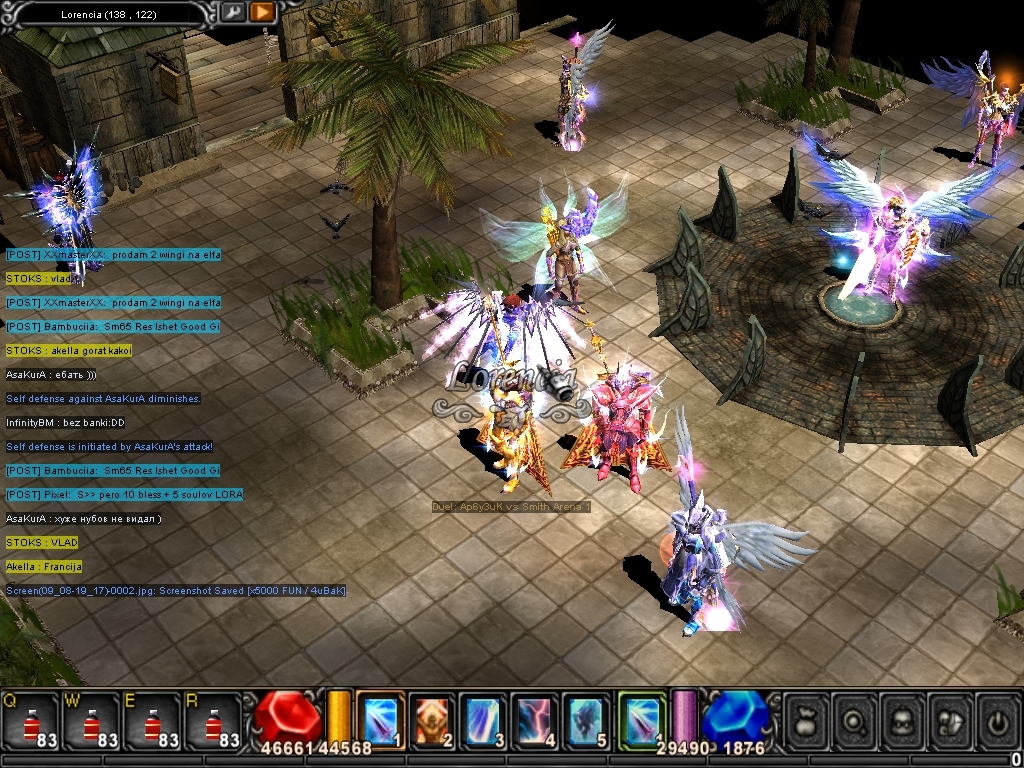Open the wrench settings button
Screen dimensions: 1024x768
pyautogui.click(x=233, y=12)
